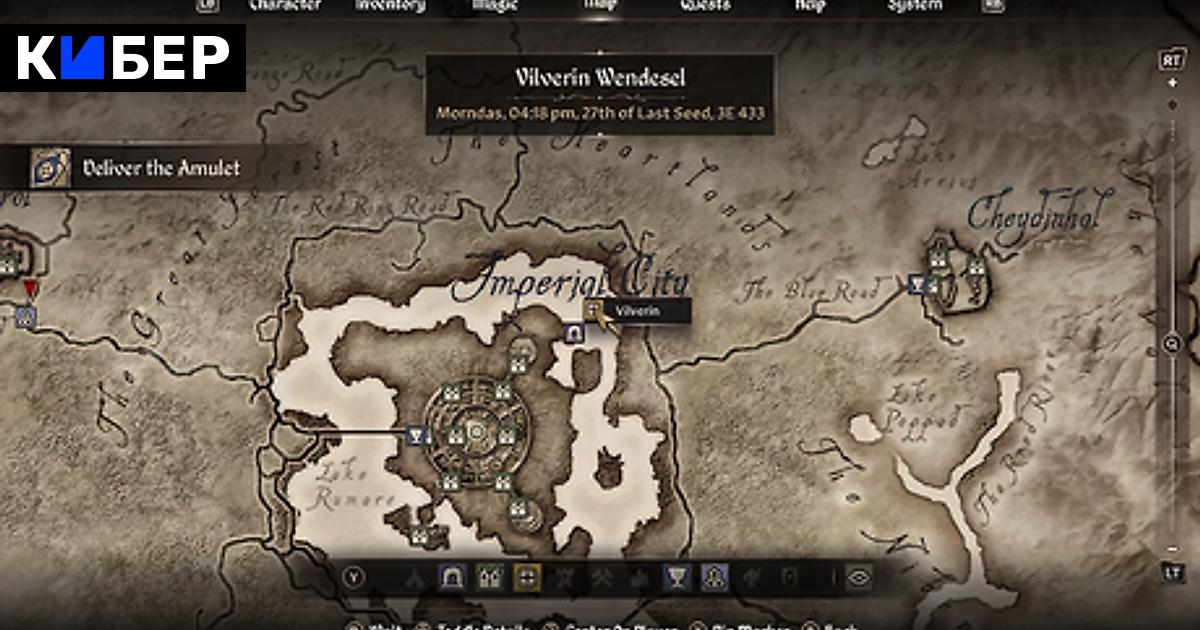Open the Help tab
Screen dimensions: 1200x630
810,5
